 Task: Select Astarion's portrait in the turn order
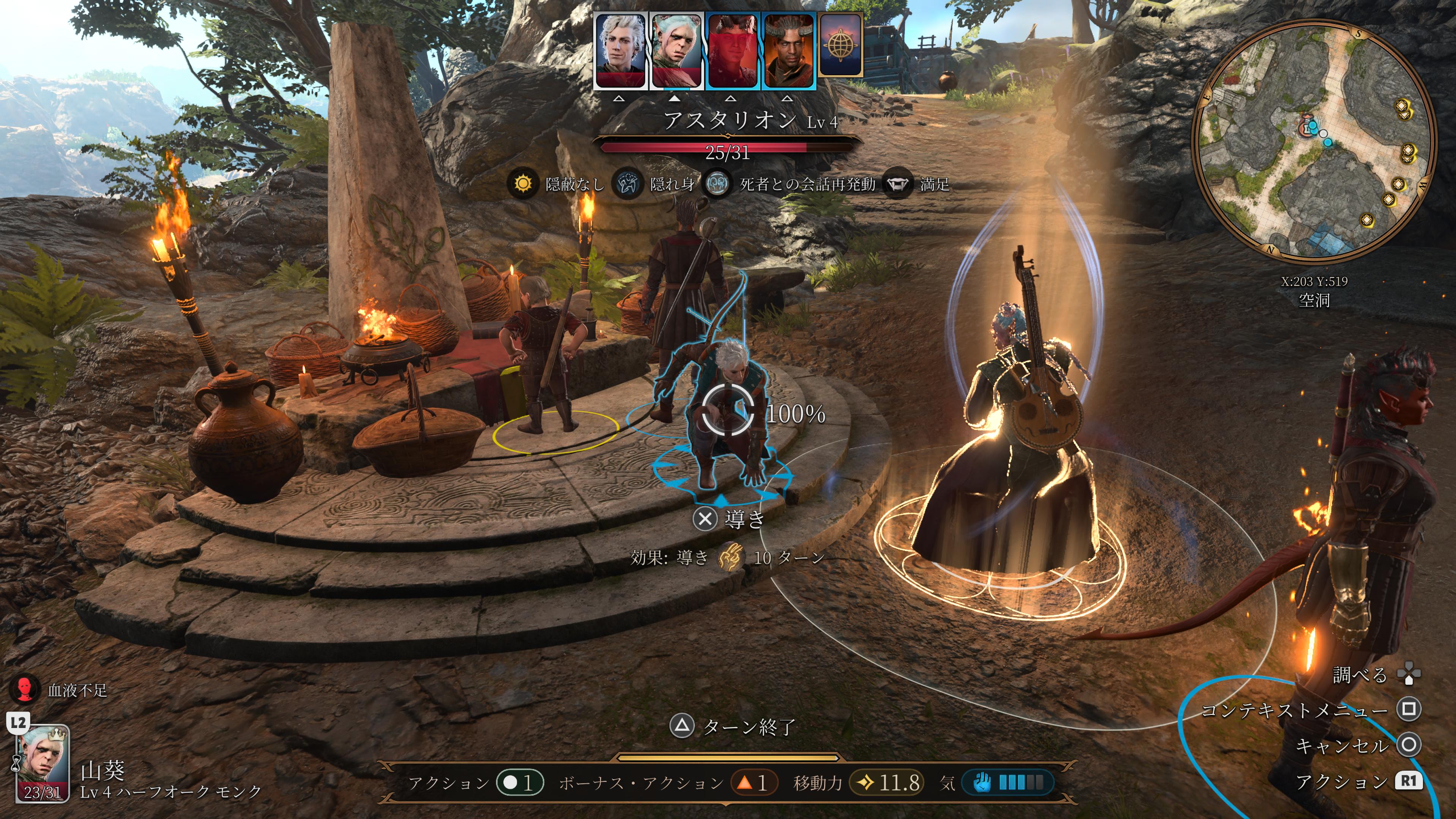620,51
